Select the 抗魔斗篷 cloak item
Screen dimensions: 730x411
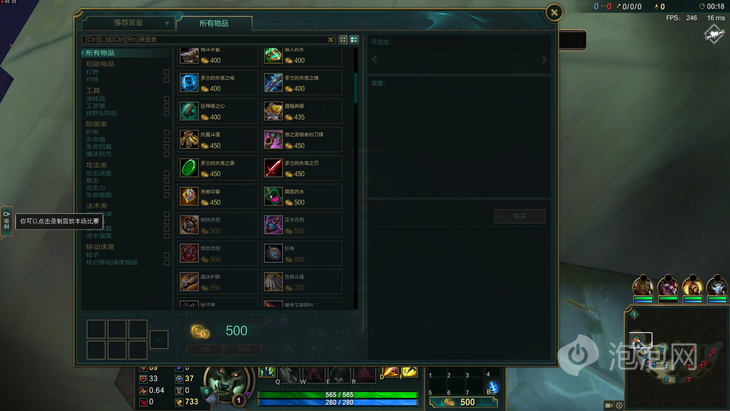click(189, 139)
